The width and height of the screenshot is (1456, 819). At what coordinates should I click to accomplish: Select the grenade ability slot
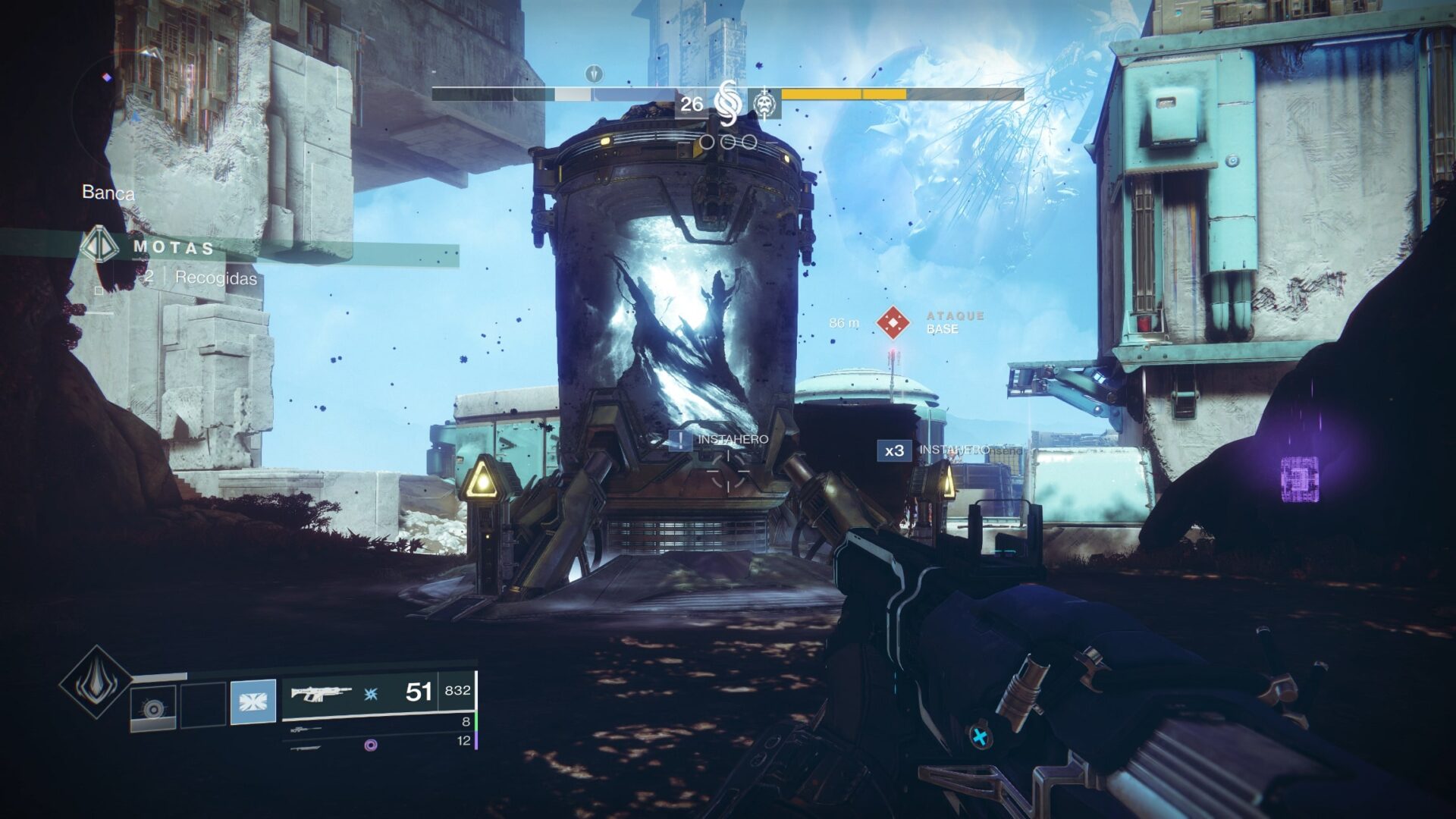[153, 708]
